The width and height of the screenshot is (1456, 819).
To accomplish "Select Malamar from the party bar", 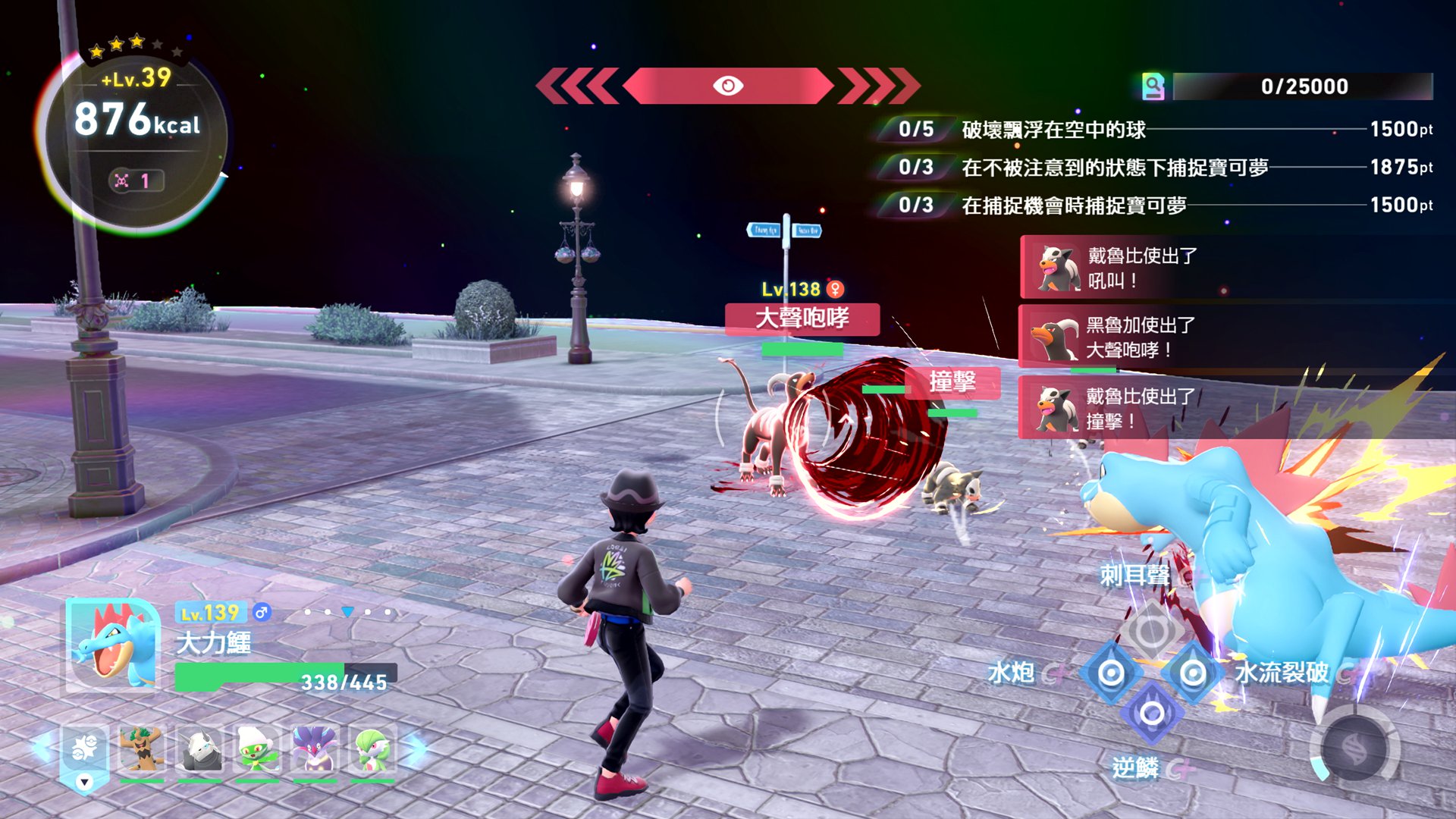I will tap(315, 749).
